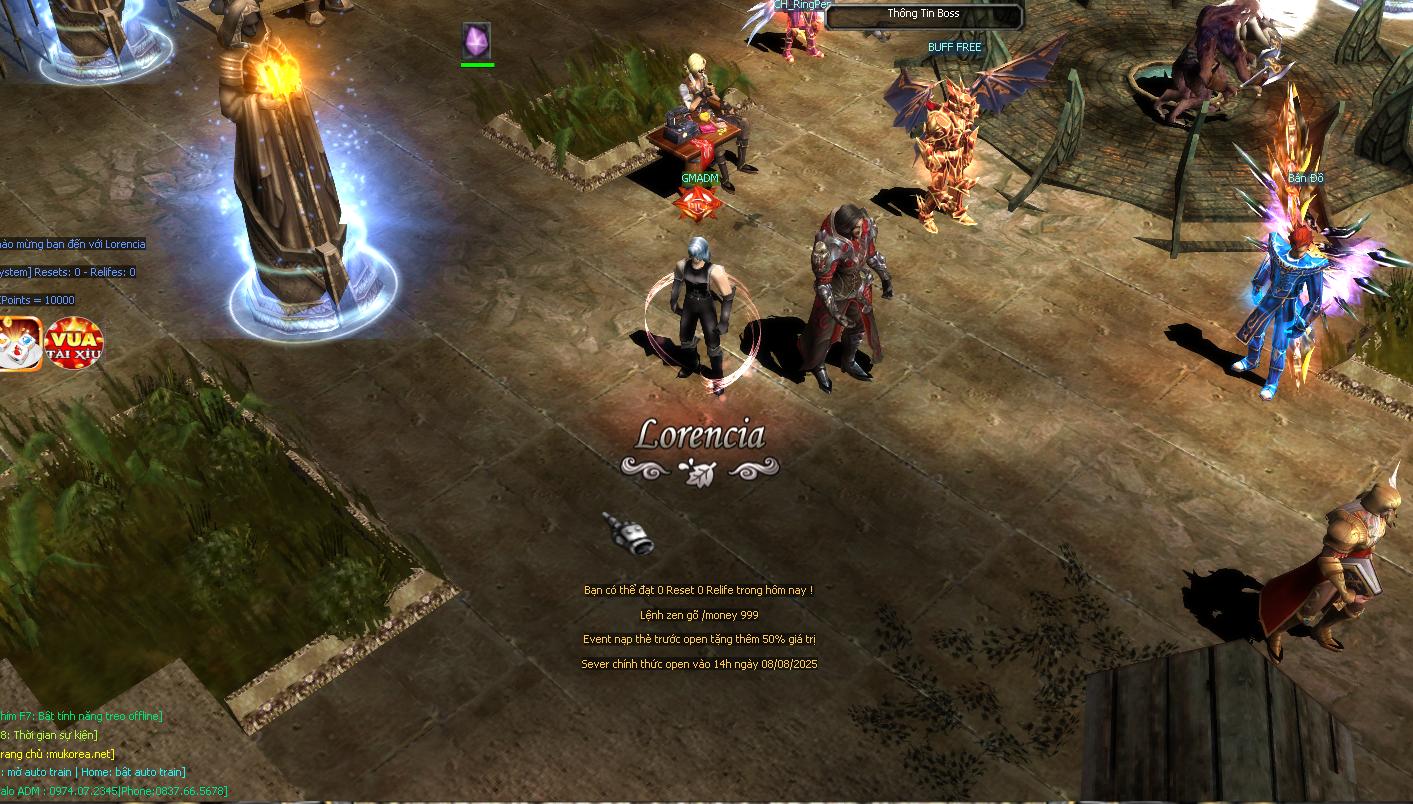Open the Vua Tài Xỉu minigame icon
Image resolution: width=1413 pixels, height=804 pixels.
[x=75, y=343]
